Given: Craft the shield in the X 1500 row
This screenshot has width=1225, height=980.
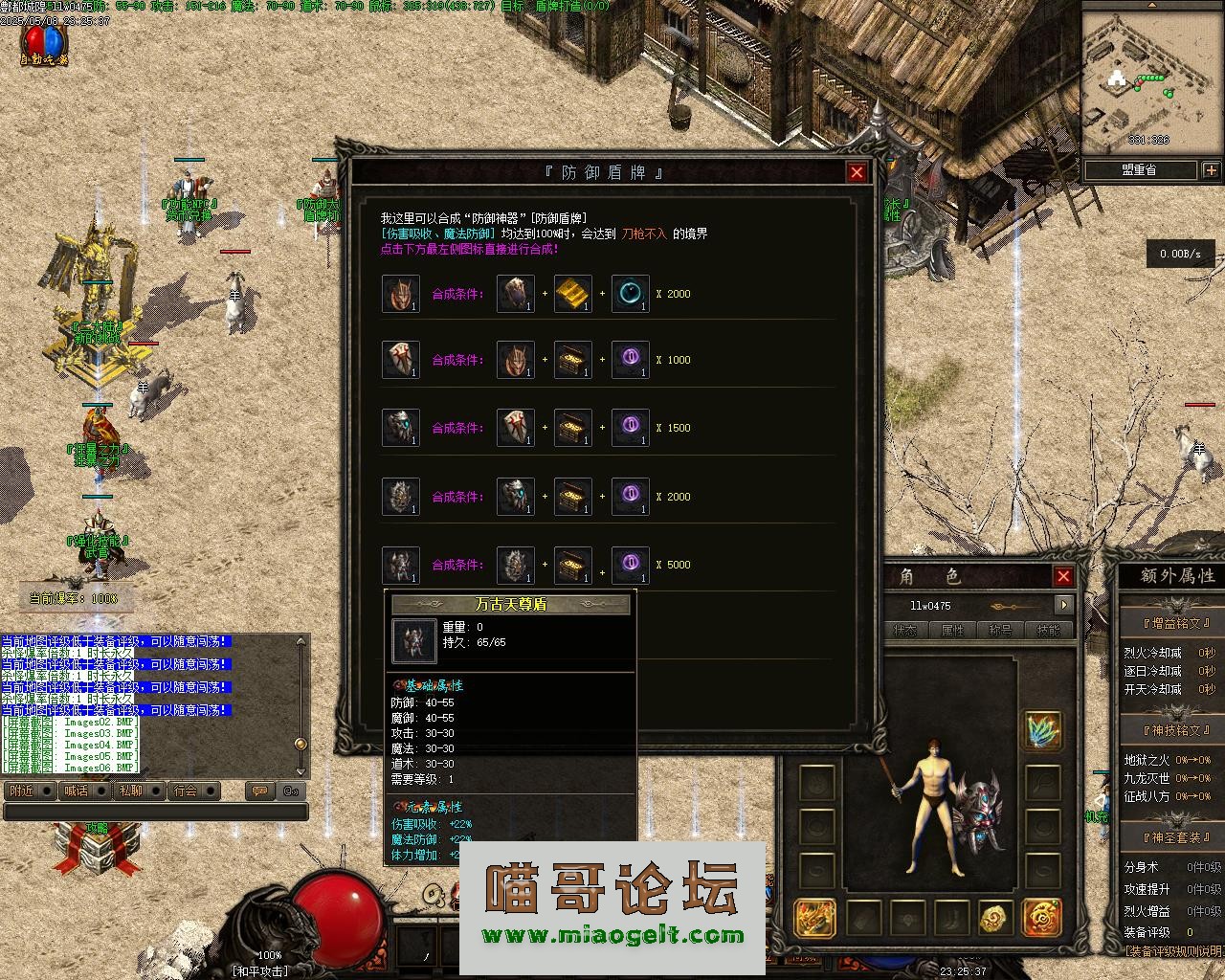Looking at the screenshot, I should (400, 428).
